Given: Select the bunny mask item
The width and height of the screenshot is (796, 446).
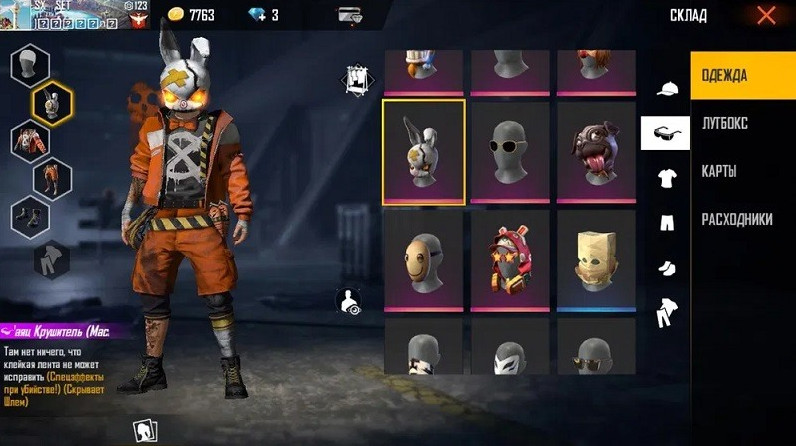Looking at the screenshot, I should coord(424,151).
